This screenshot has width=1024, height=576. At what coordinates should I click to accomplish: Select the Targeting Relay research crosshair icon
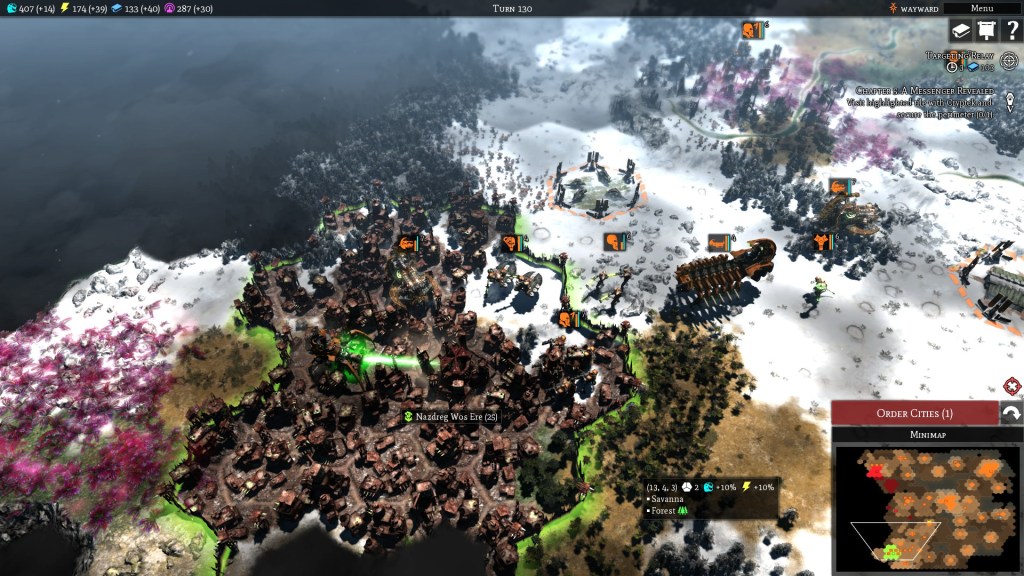[1009, 62]
